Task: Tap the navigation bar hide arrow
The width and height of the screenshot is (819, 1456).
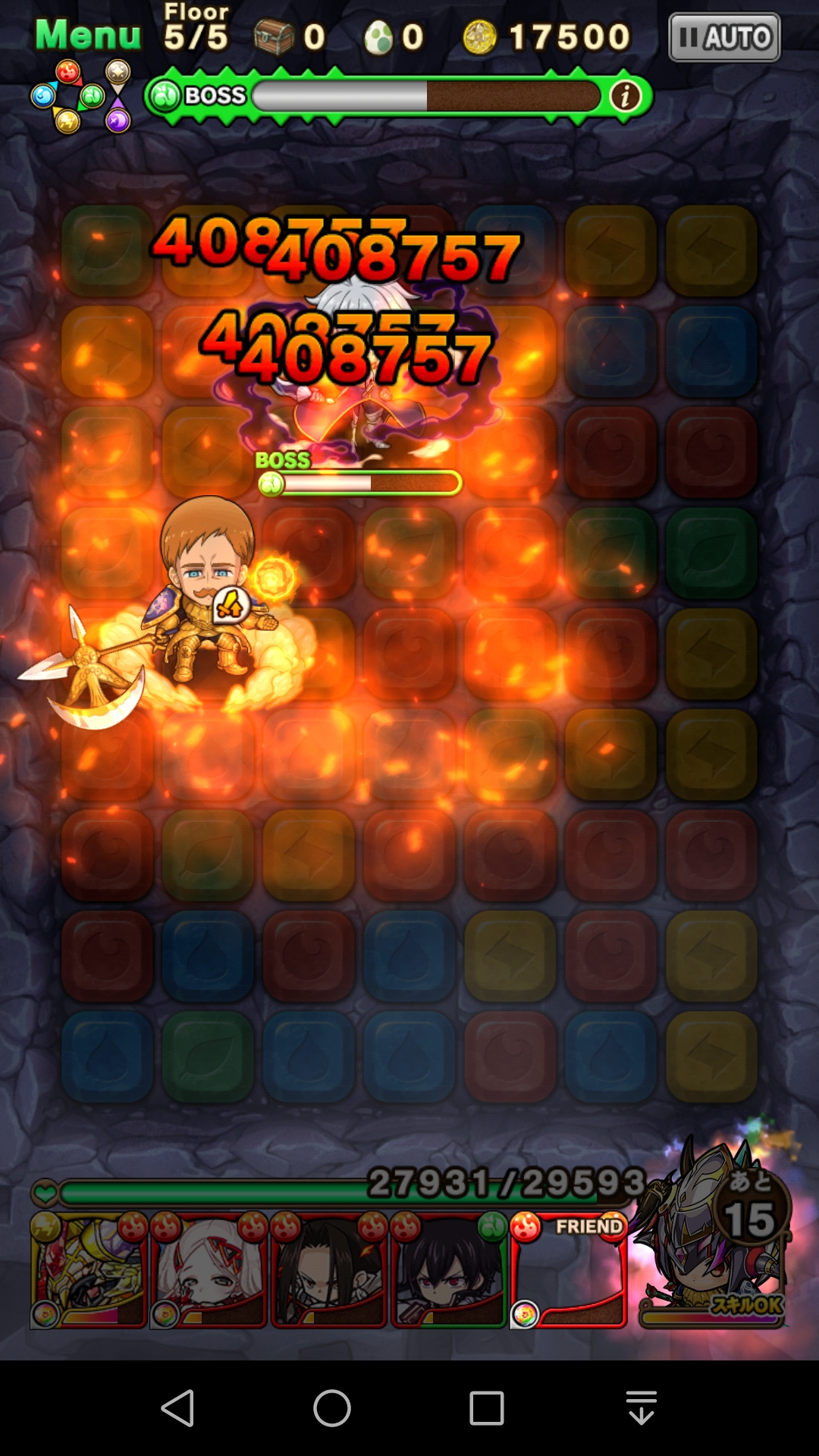Action: click(x=642, y=1408)
